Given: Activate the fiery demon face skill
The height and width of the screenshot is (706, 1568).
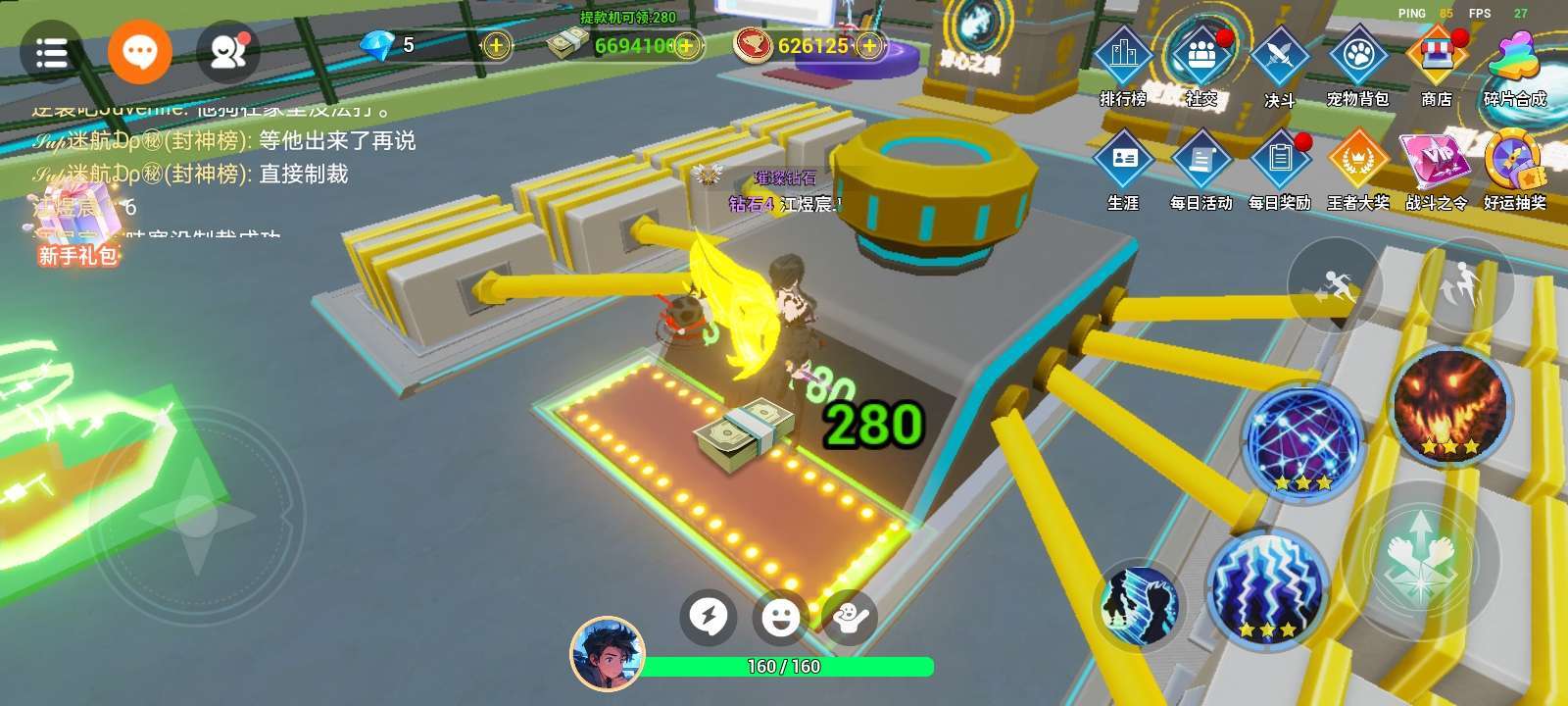Looking at the screenshot, I should point(1450,405).
